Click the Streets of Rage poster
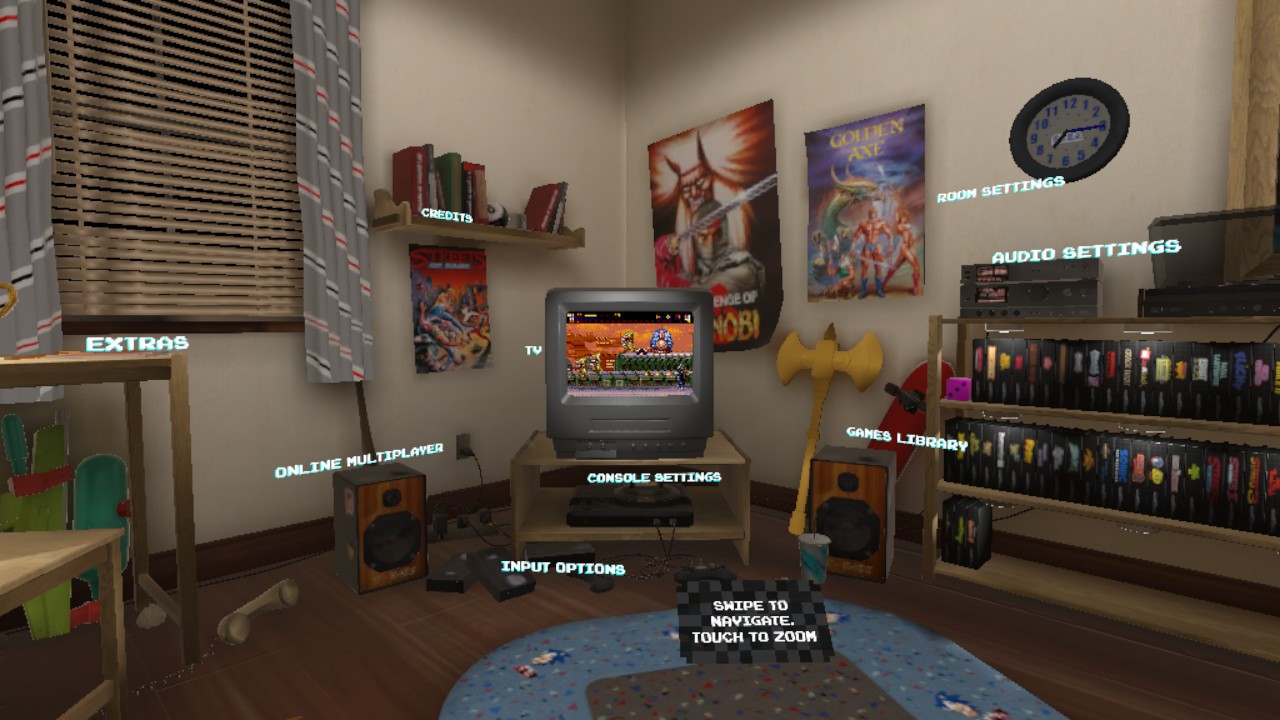Image resolution: width=1280 pixels, height=720 pixels. [x=450, y=310]
